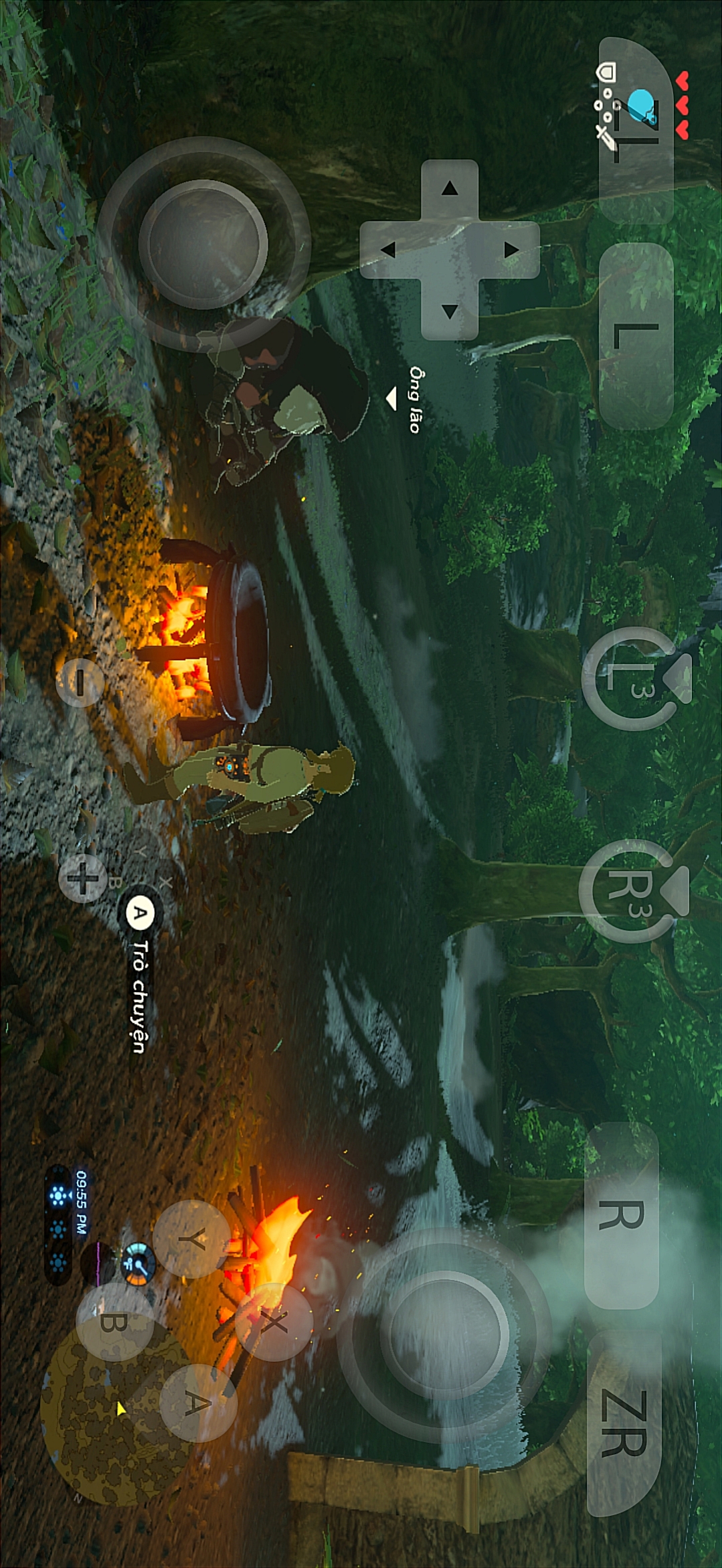722x1568 pixels.
Task: Tap the large translucent A face button
Action: [x=198, y=1403]
